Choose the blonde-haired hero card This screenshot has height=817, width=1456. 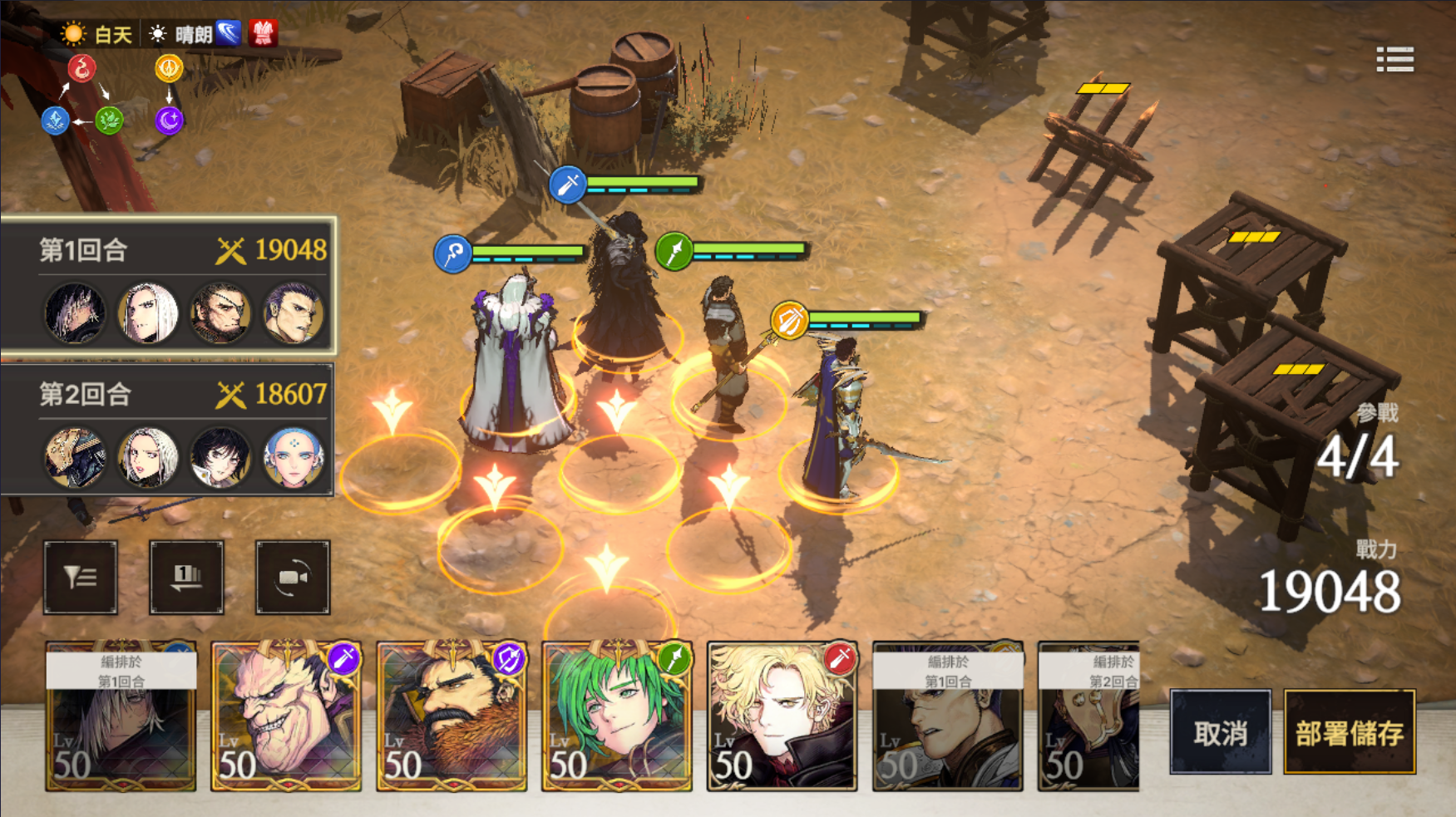(782, 716)
